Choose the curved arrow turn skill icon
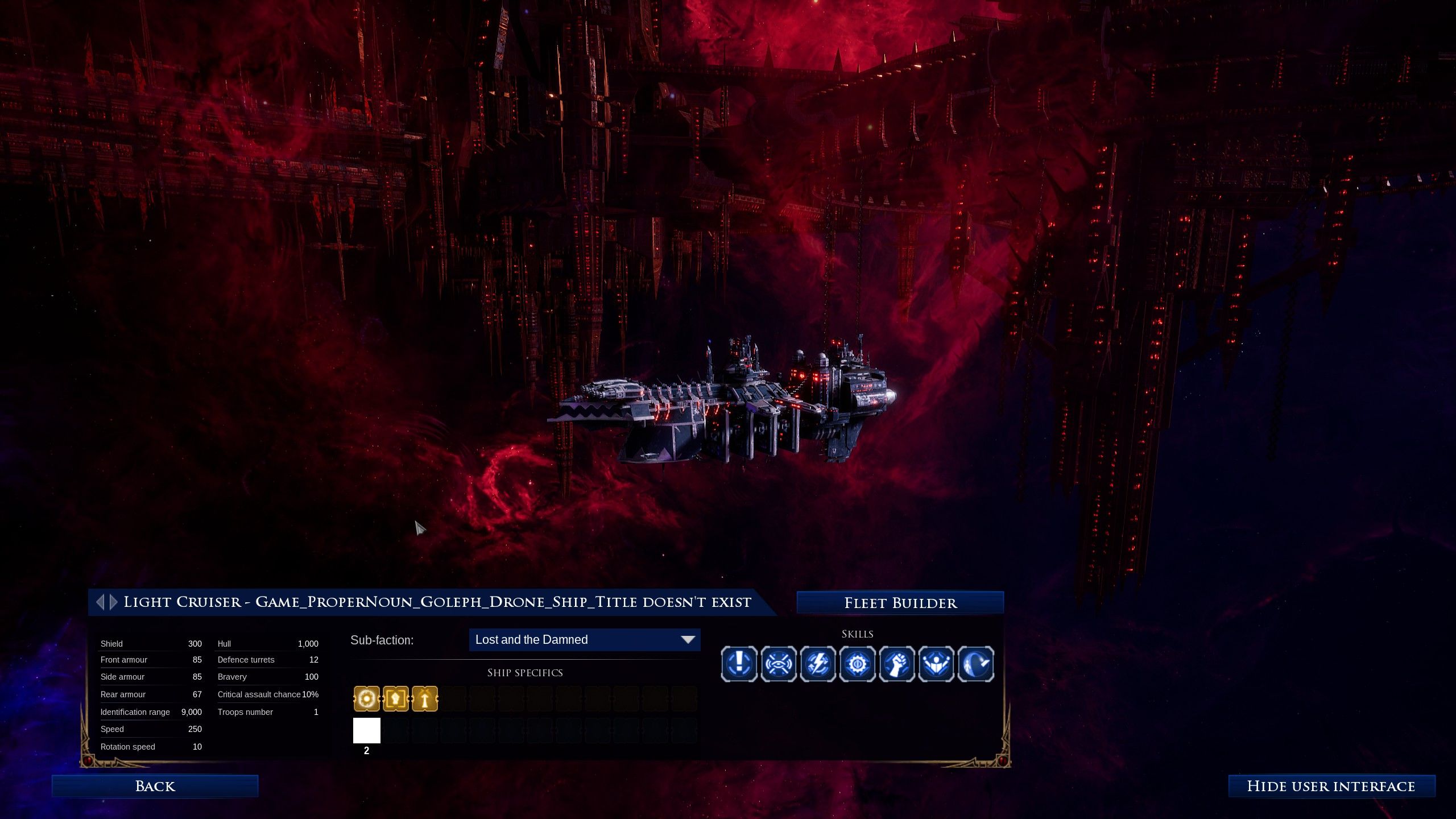Image resolution: width=1456 pixels, height=819 pixels. (976, 663)
